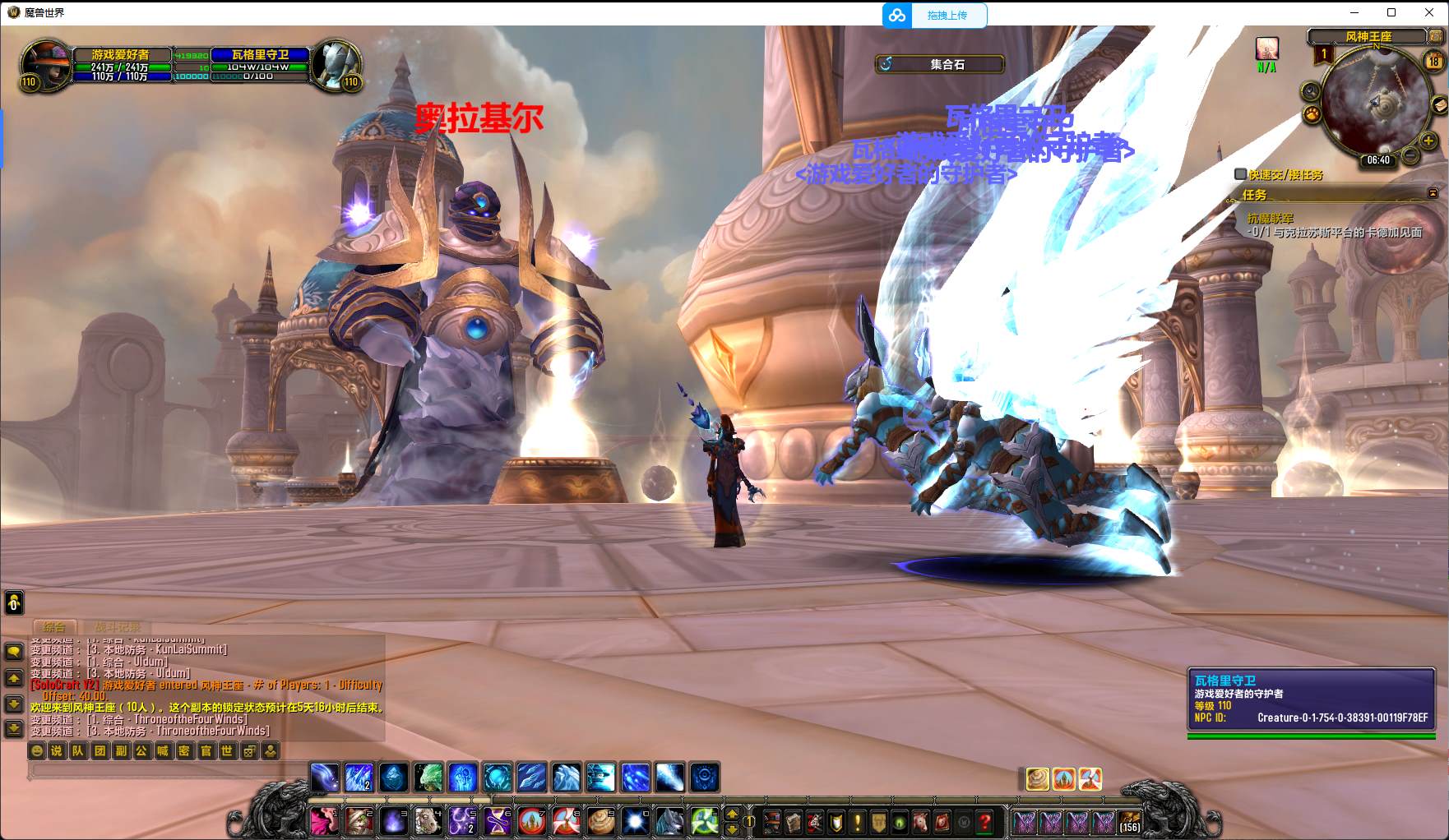
Task: Click the minimap zoom-in plus button
Action: pos(1428,141)
